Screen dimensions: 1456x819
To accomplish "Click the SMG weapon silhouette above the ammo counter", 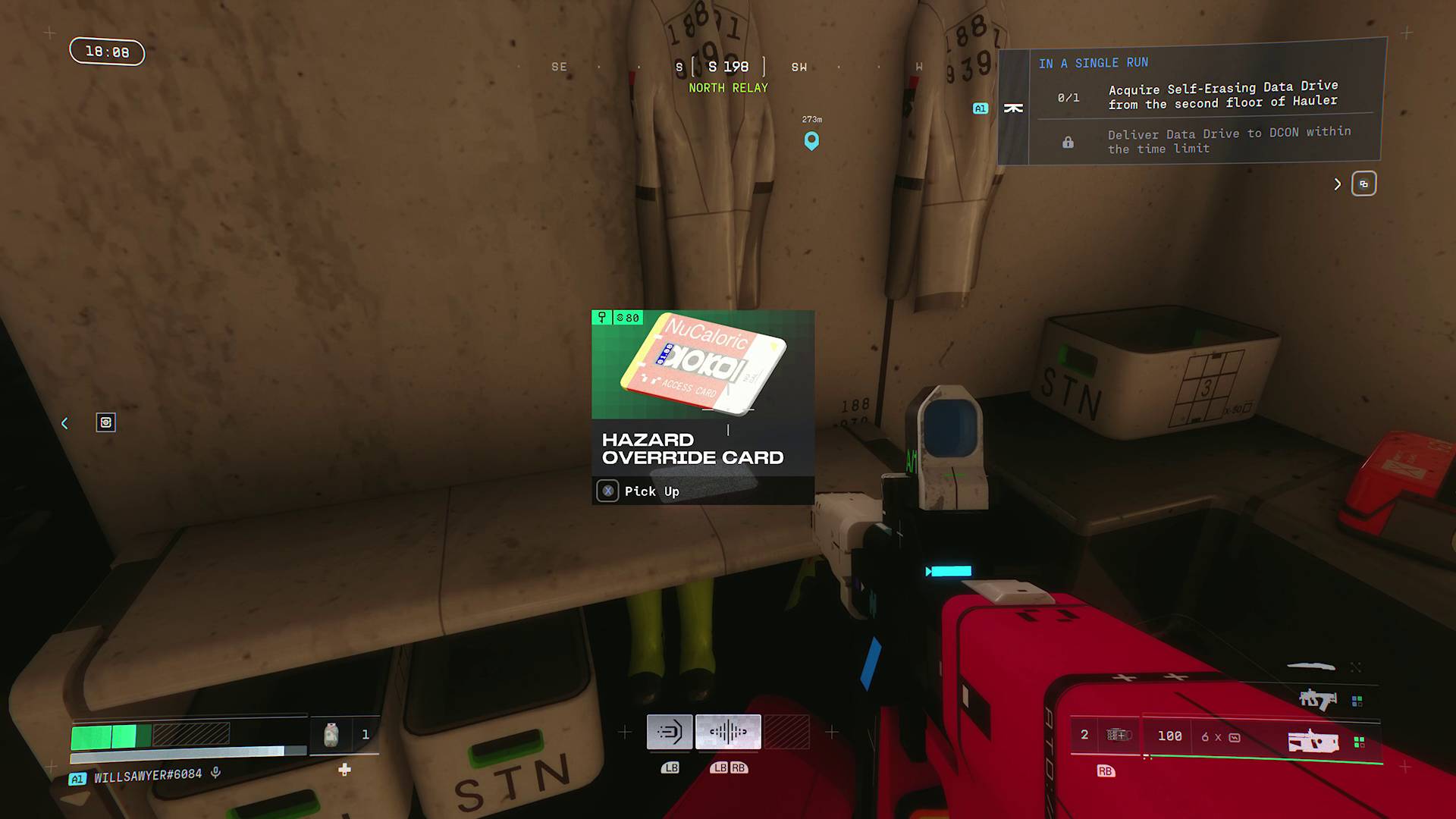I will (x=1319, y=700).
